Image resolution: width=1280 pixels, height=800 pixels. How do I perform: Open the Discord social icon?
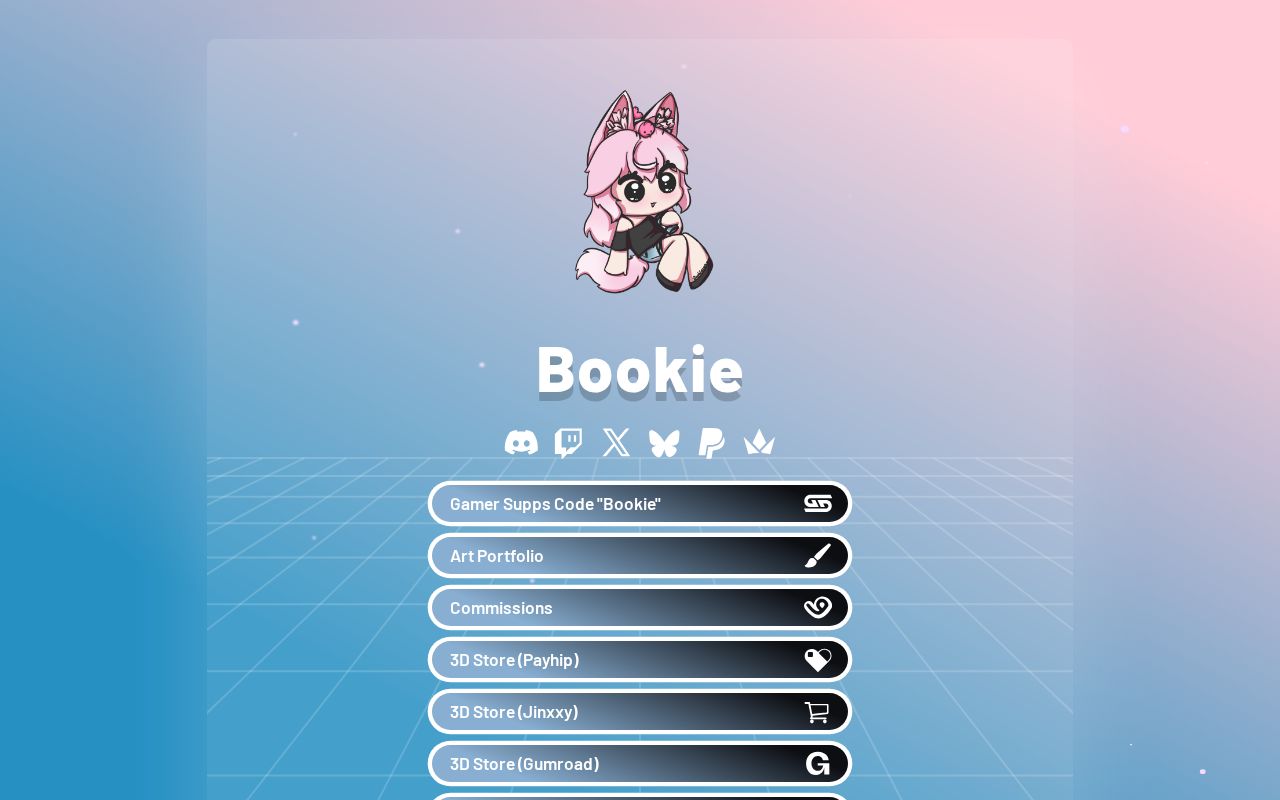[x=521, y=442]
